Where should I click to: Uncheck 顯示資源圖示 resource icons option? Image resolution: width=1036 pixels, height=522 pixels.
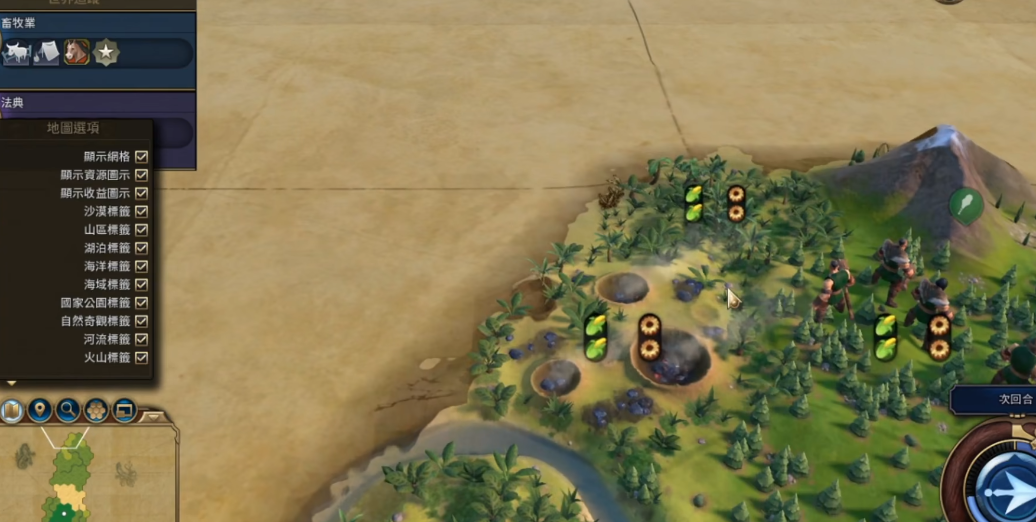pyautogui.click(x=141, y=175)
